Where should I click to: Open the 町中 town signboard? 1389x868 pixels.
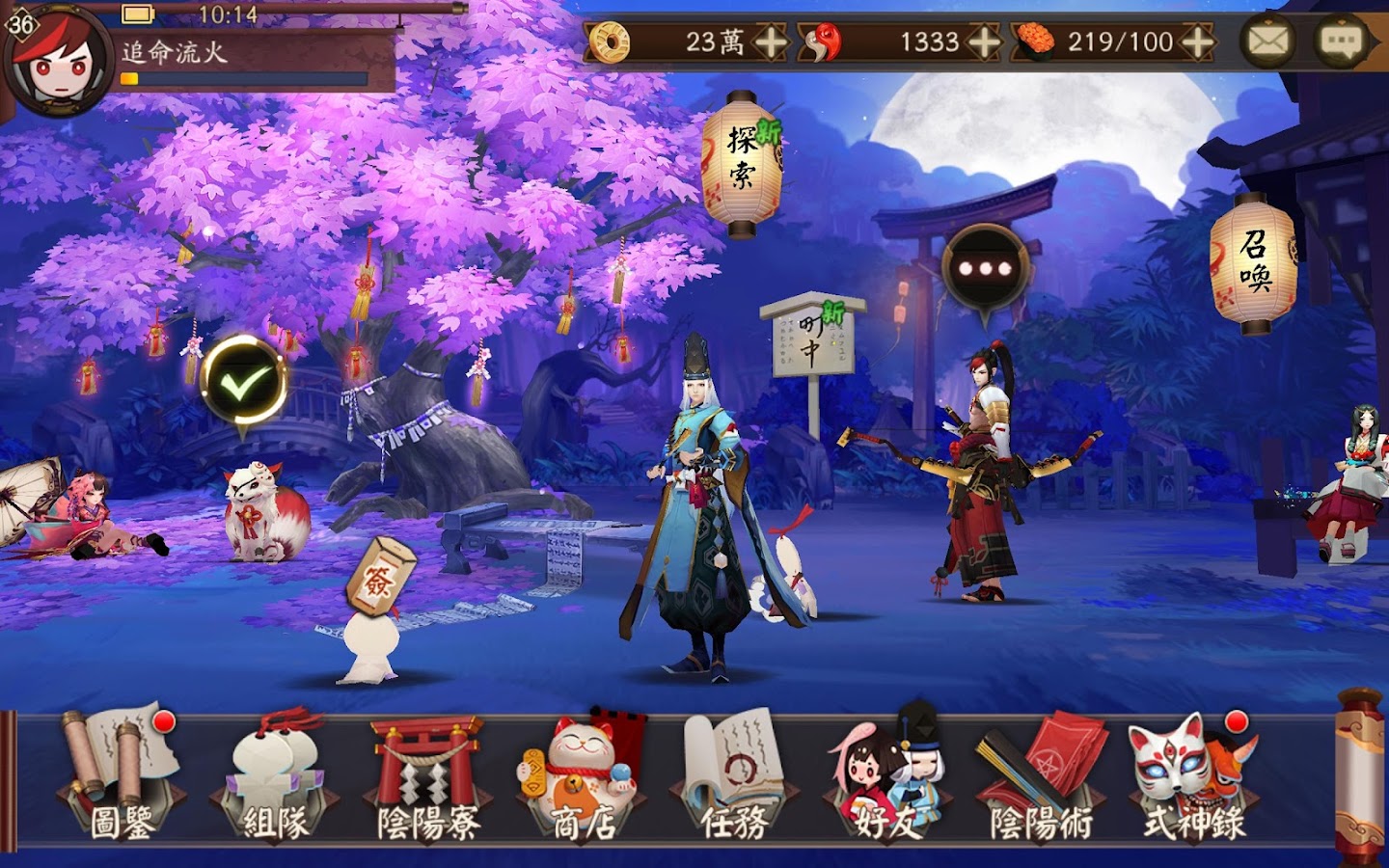812,344
